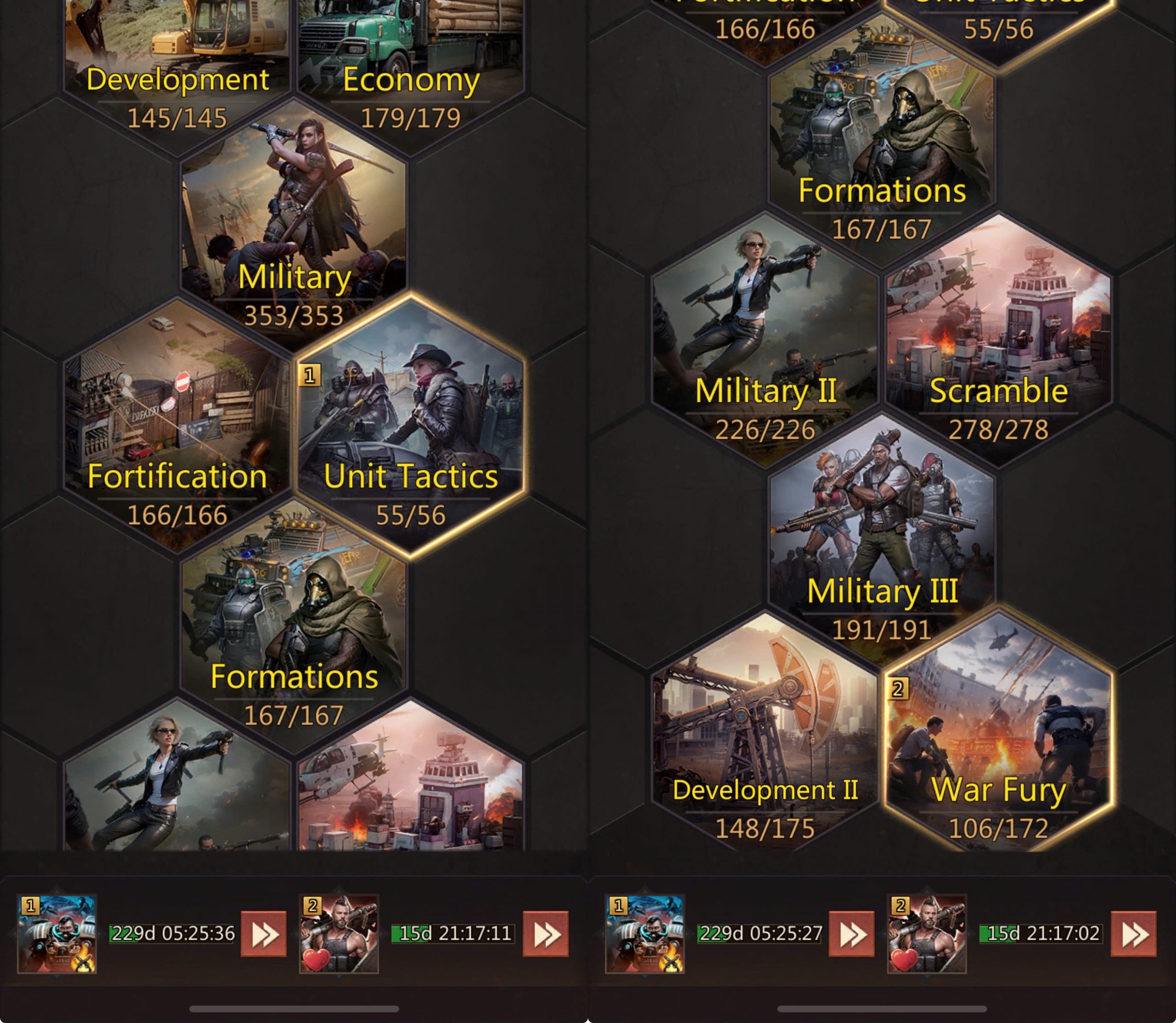Speed up the research showing 229d 05:25:36
This screenshot has height=1023, width=1176.
[x=264, y=934]
